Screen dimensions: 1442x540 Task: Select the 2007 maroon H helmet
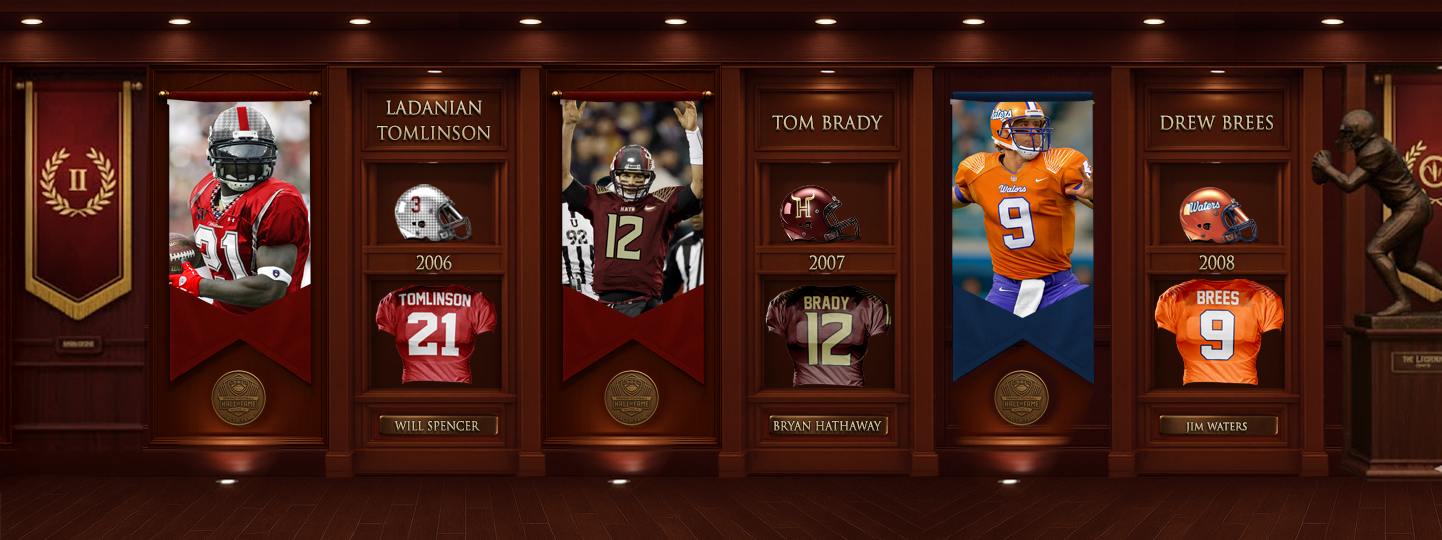pyautogui.click(x=819, y=214)
